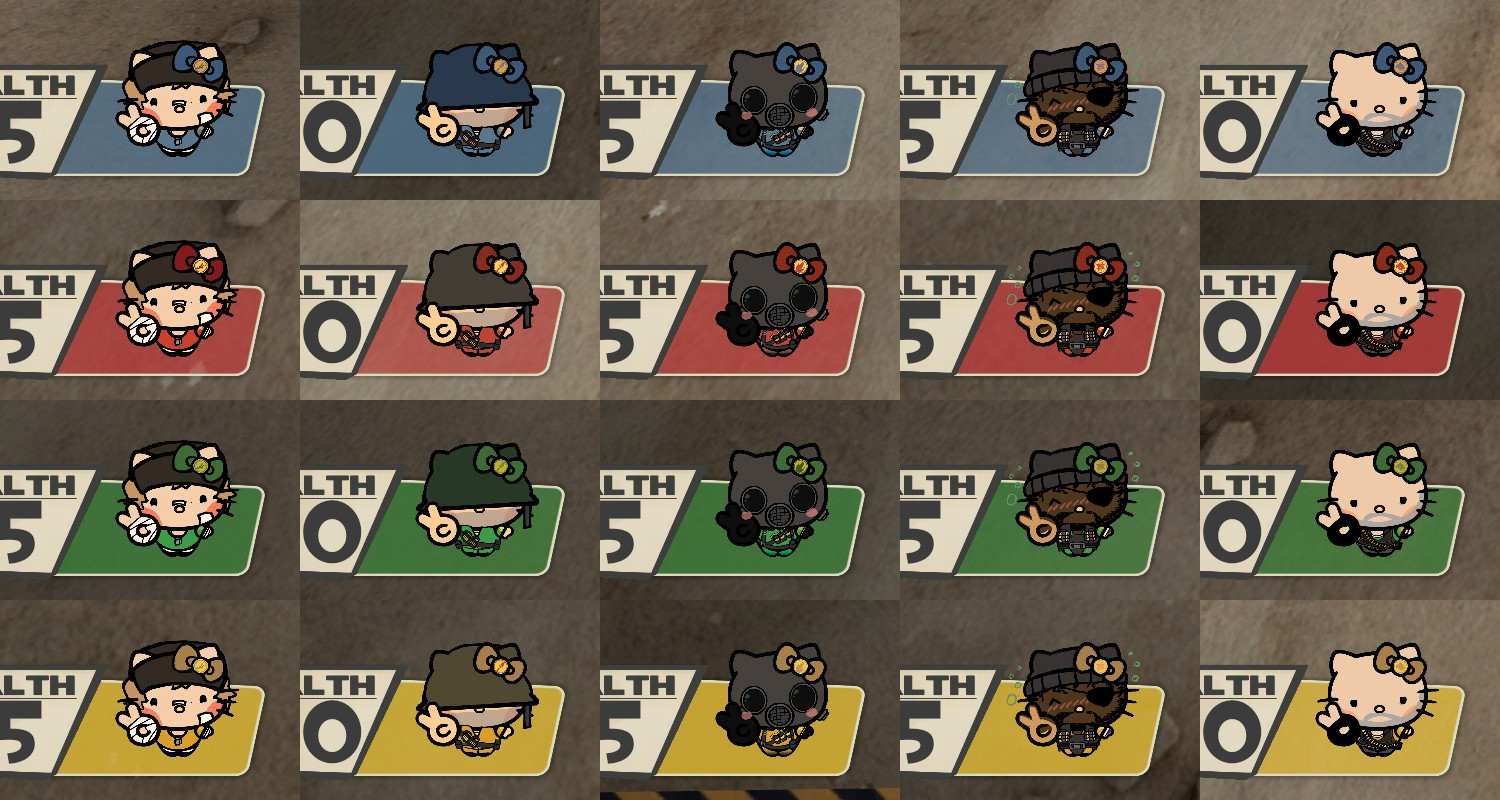Click the hazard stripe at the bottom edge
Image resolution: width=1500 pixels, height=800 pixels.
pos(750,795)
